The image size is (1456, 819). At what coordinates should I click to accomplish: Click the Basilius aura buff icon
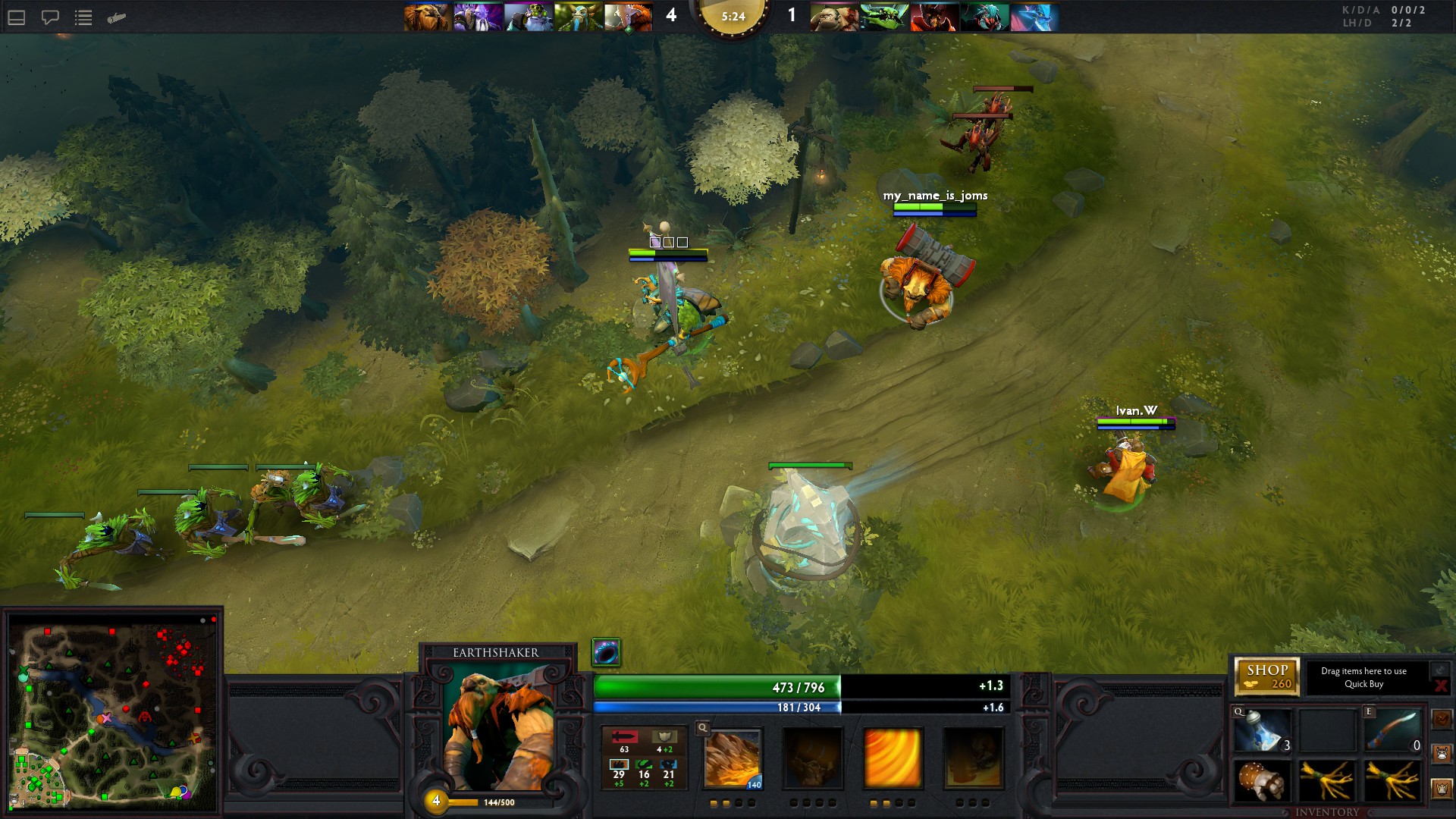coord(606,652)
